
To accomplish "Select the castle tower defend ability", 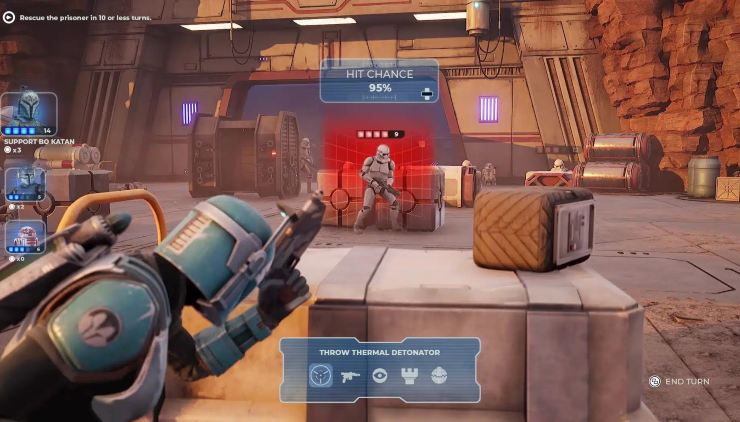I will coord(409,376).
